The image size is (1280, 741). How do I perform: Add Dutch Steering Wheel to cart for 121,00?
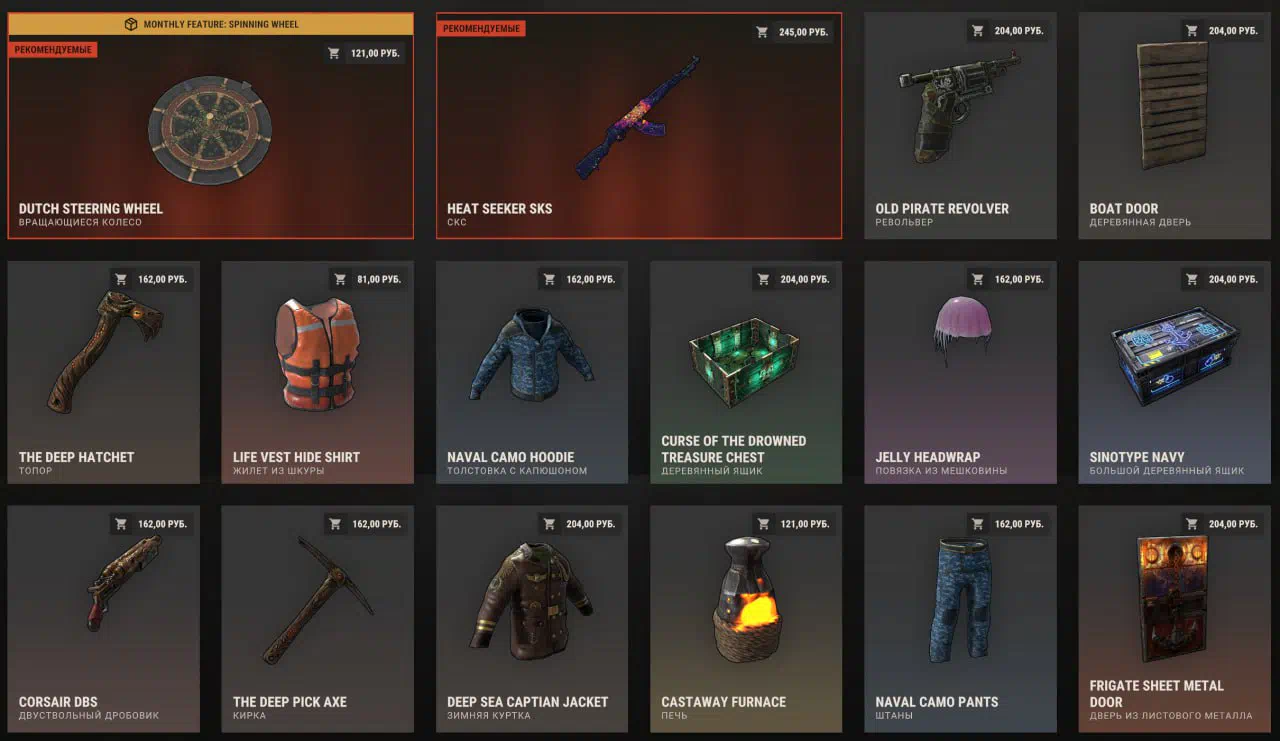(x=365, y=53)
